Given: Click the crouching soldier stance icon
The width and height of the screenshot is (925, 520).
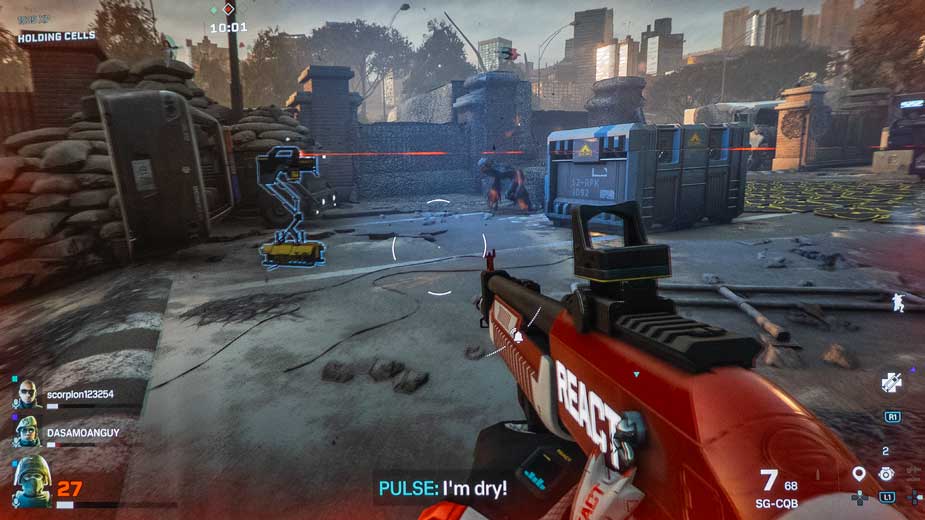Looking at the screenshot, I should point(897,300).
